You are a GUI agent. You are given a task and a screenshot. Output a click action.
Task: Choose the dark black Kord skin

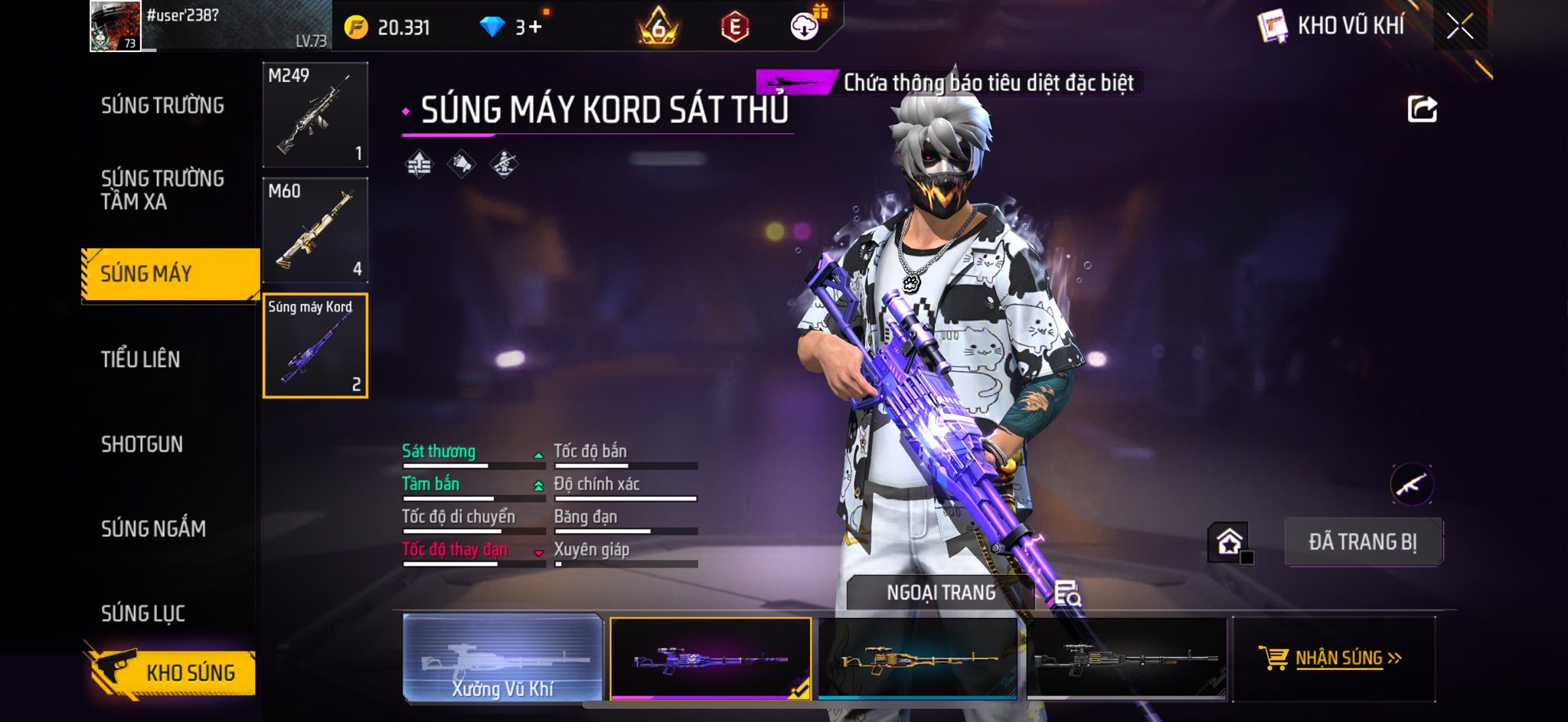click(1125, 658)
